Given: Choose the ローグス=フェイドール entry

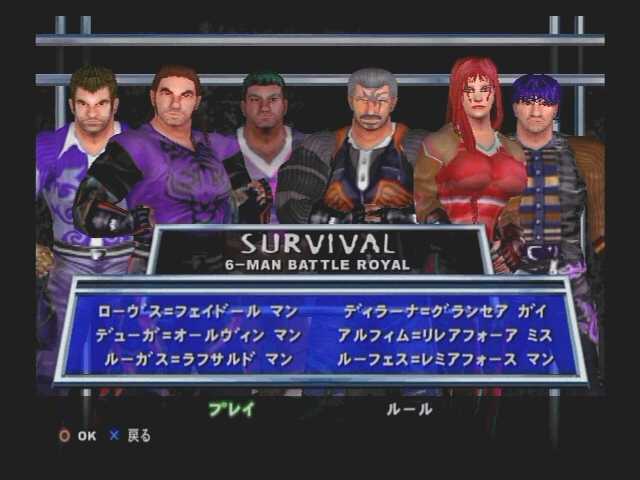Looking at the screenshot, I should pyautogui.click(x=197, y=312).
